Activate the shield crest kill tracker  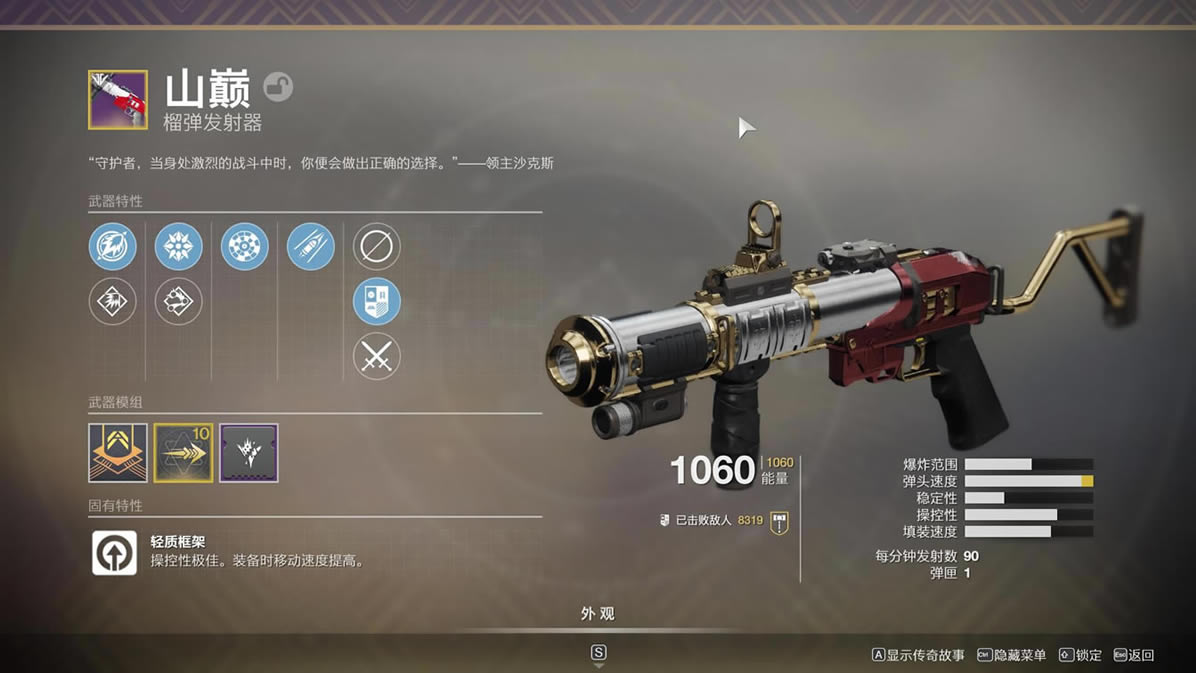click(377, 301)
